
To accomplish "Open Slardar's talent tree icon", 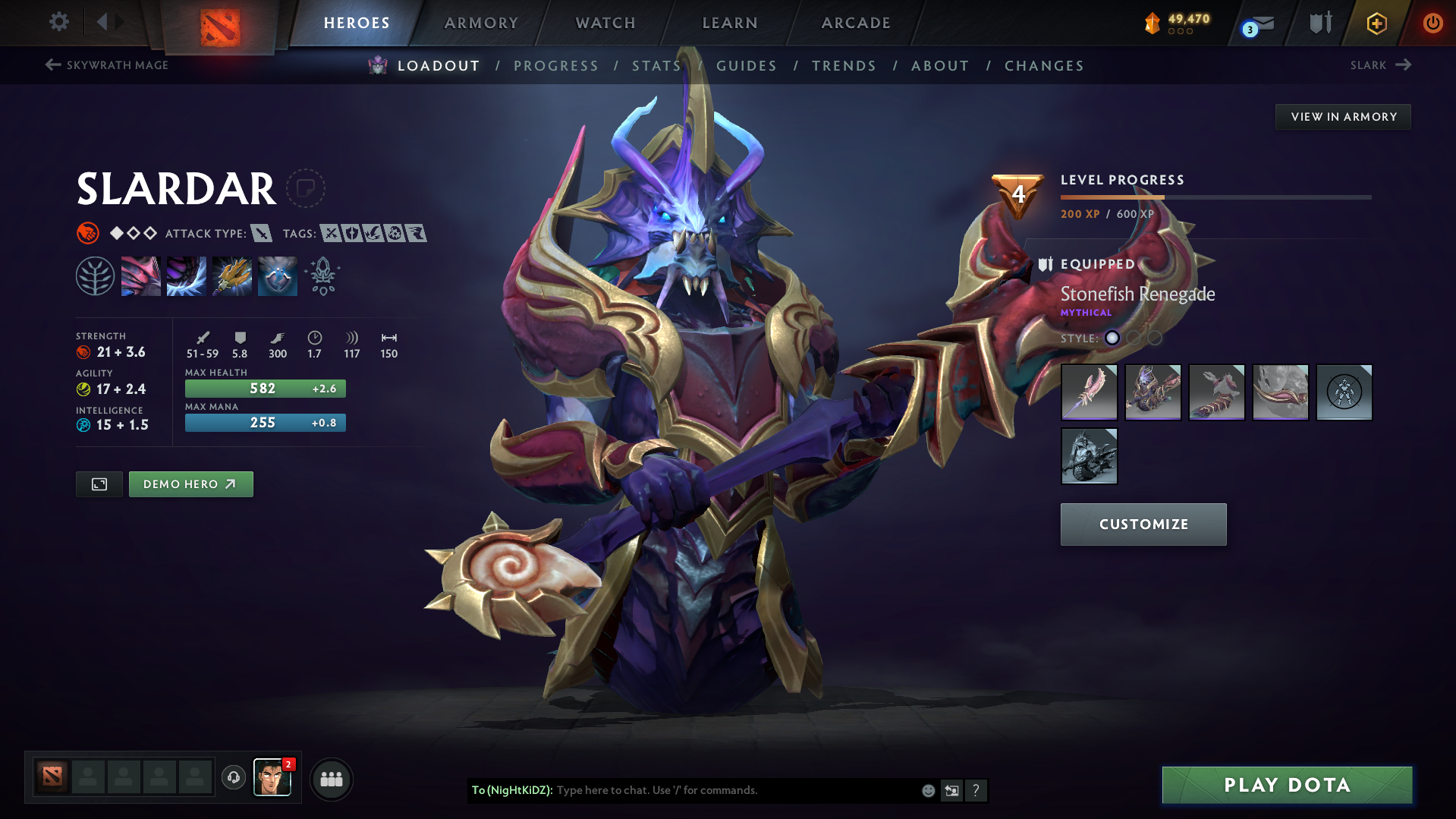I will 96,275.
